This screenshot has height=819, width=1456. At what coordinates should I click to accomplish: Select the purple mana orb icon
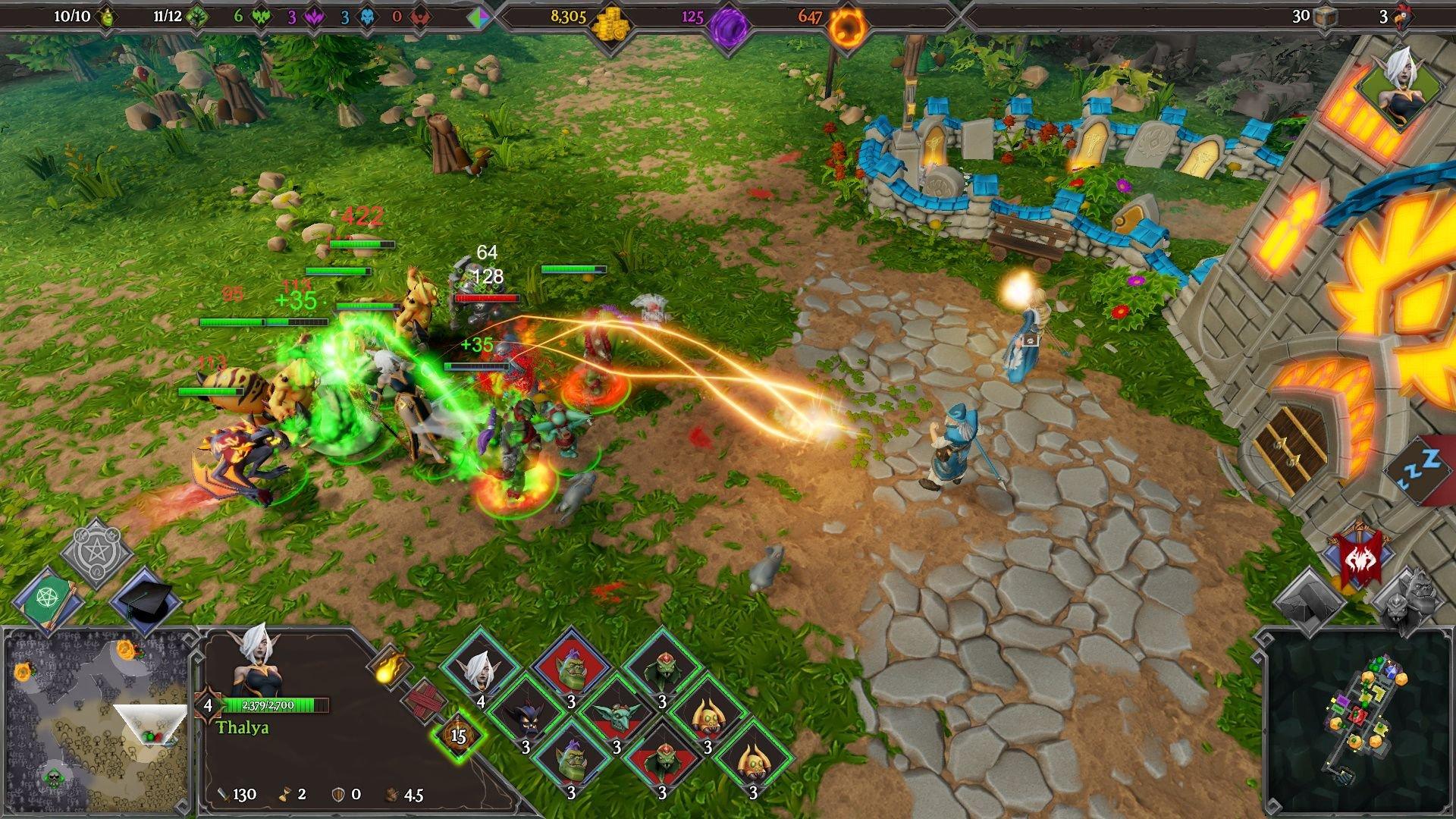pos(728,21)
